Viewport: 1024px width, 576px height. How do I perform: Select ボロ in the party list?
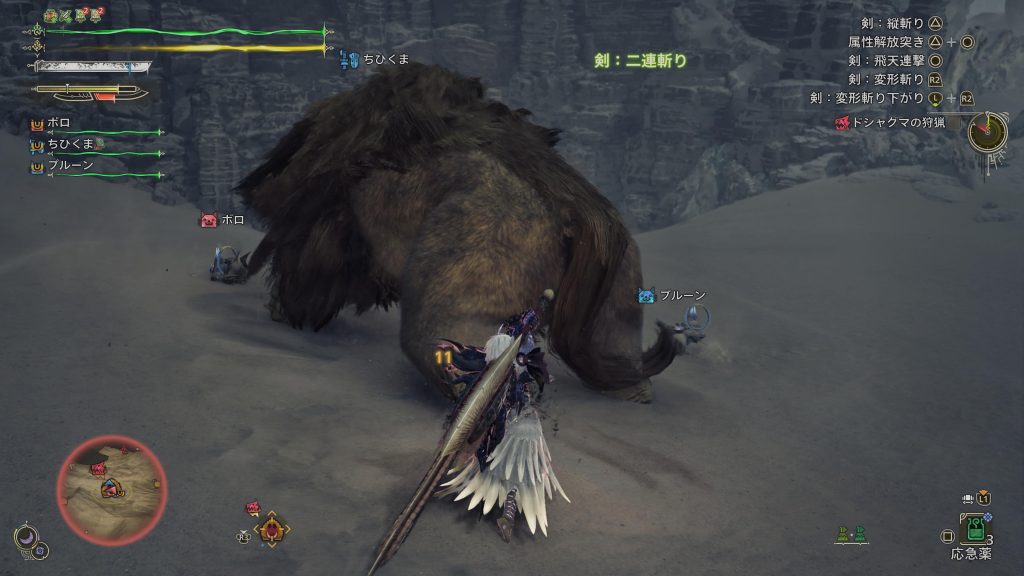point(59,123)
